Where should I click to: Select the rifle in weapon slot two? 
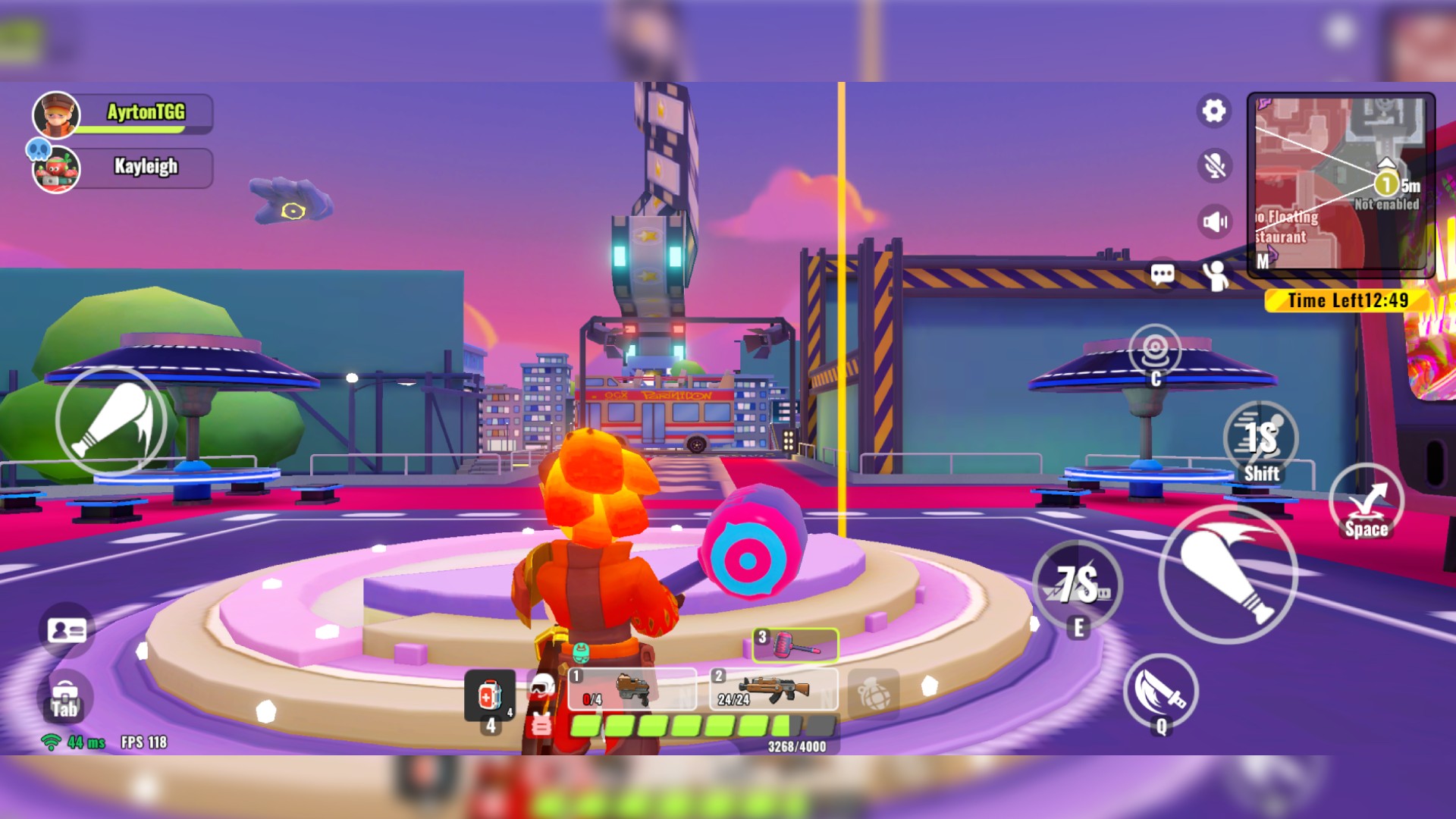(x=773, y=689)
